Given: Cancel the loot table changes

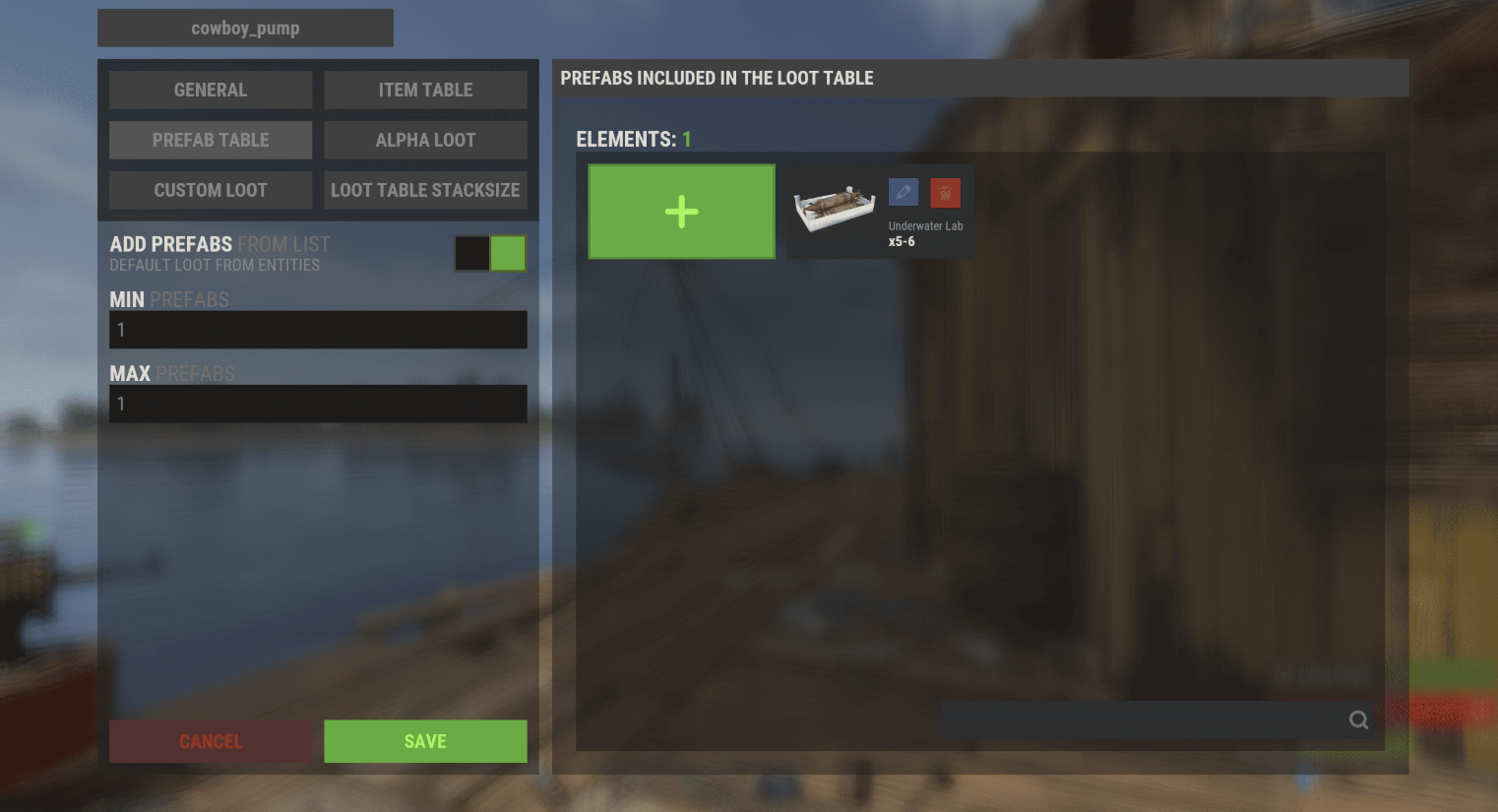Looking at the screenshot, I should 211,741.
